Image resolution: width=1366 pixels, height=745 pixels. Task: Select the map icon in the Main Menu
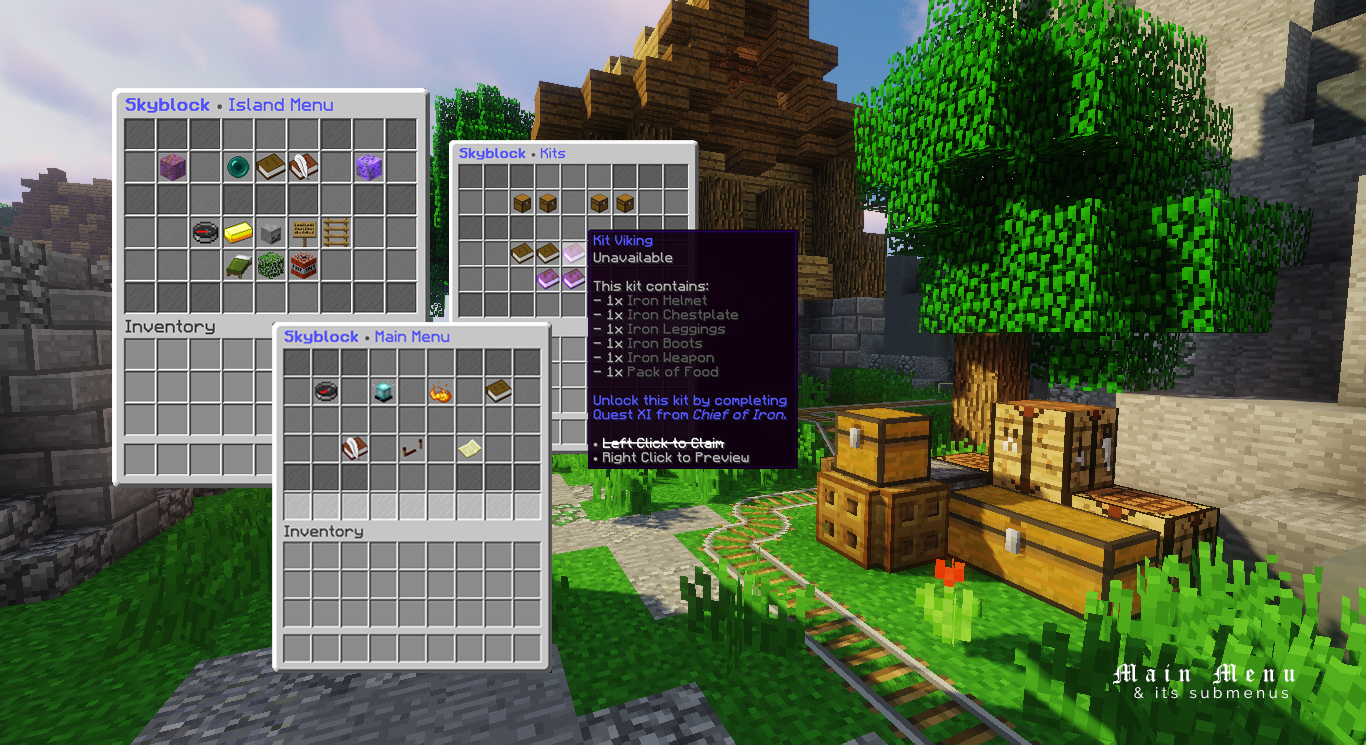[470, 448]
